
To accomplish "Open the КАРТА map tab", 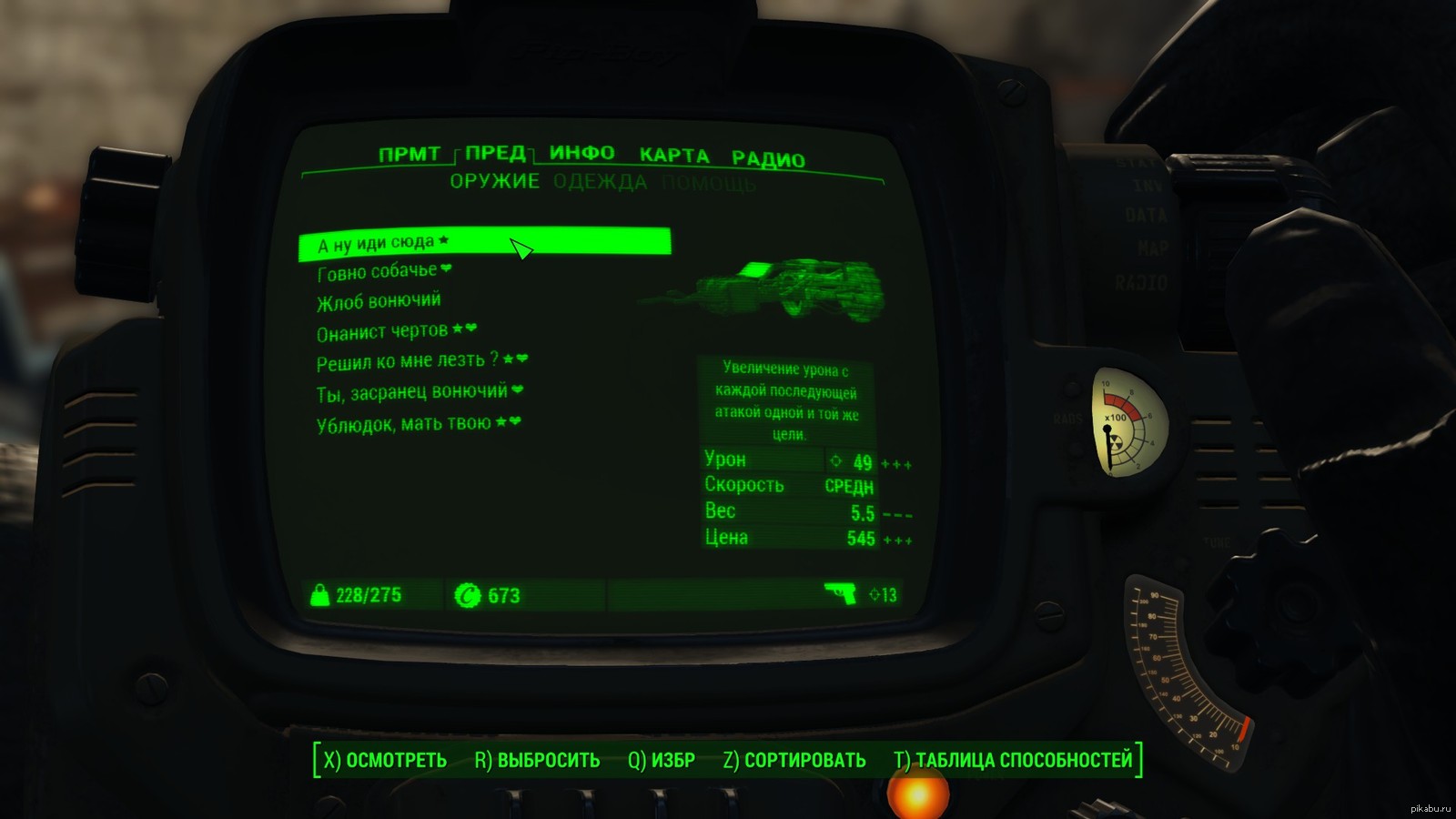I will [x=673, y=155].
